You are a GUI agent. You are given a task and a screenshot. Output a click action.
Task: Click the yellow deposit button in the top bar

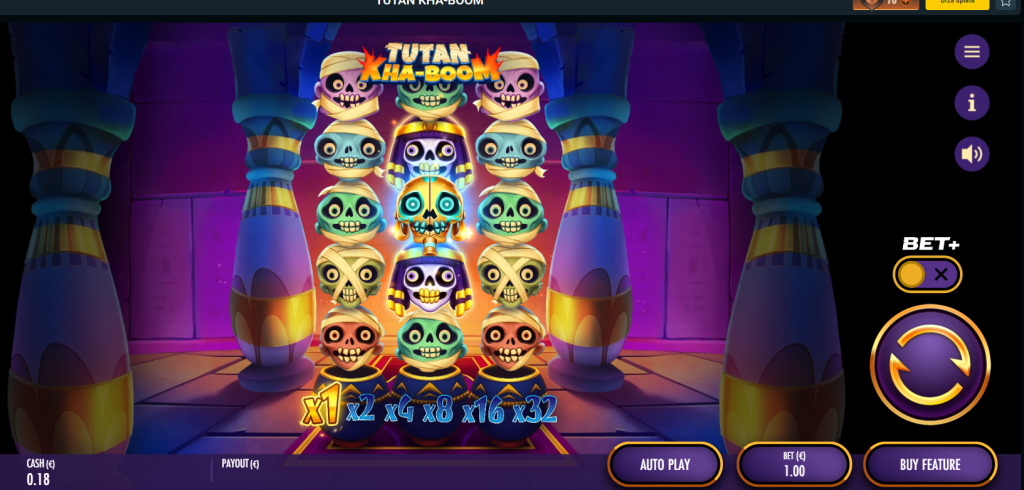[x=957, y=4]
